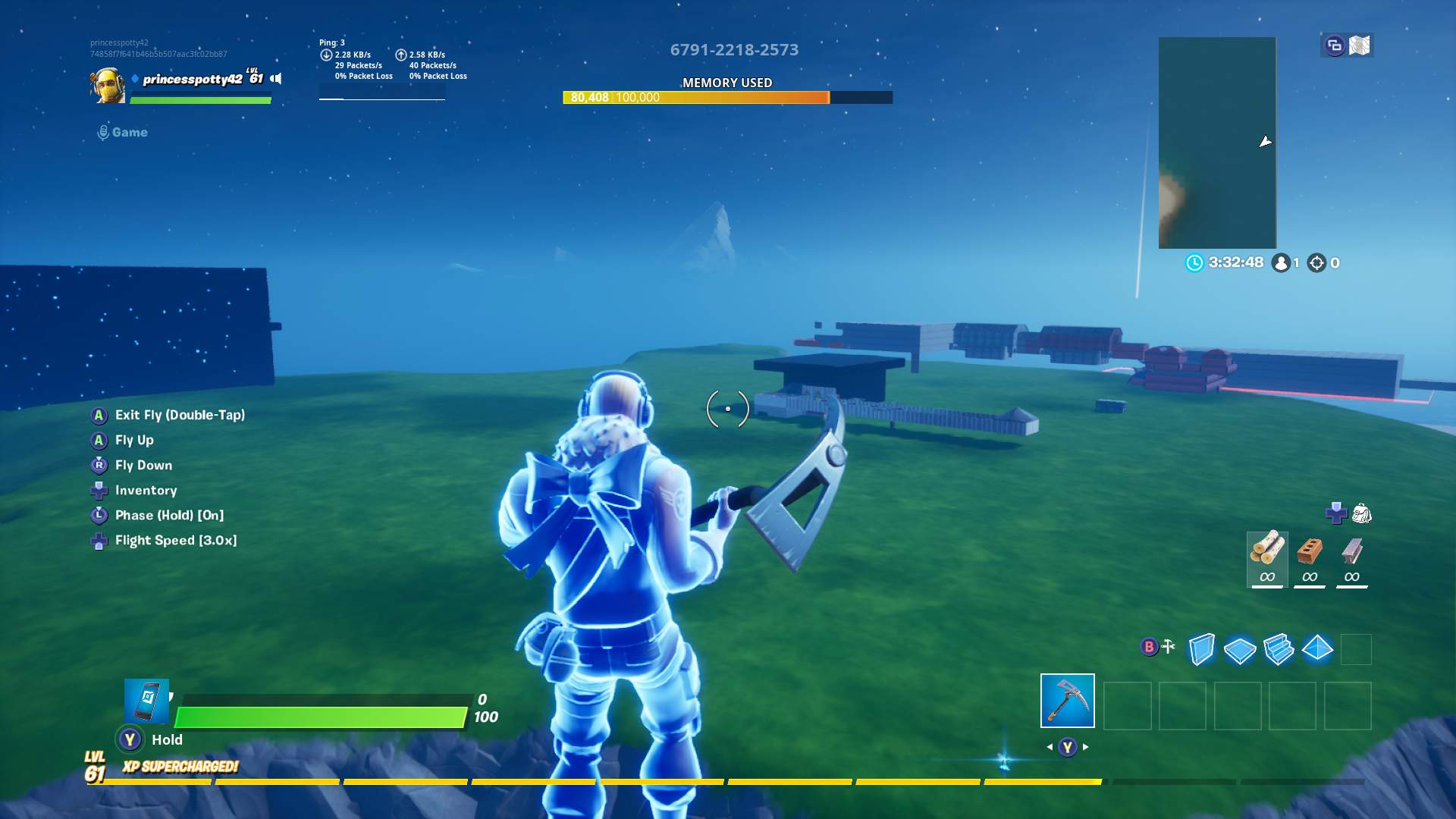Viewport: 1456px width, 819px height.
Task: Select the wood material slot
Action: pyautogui.click(x=1266, y=557)
